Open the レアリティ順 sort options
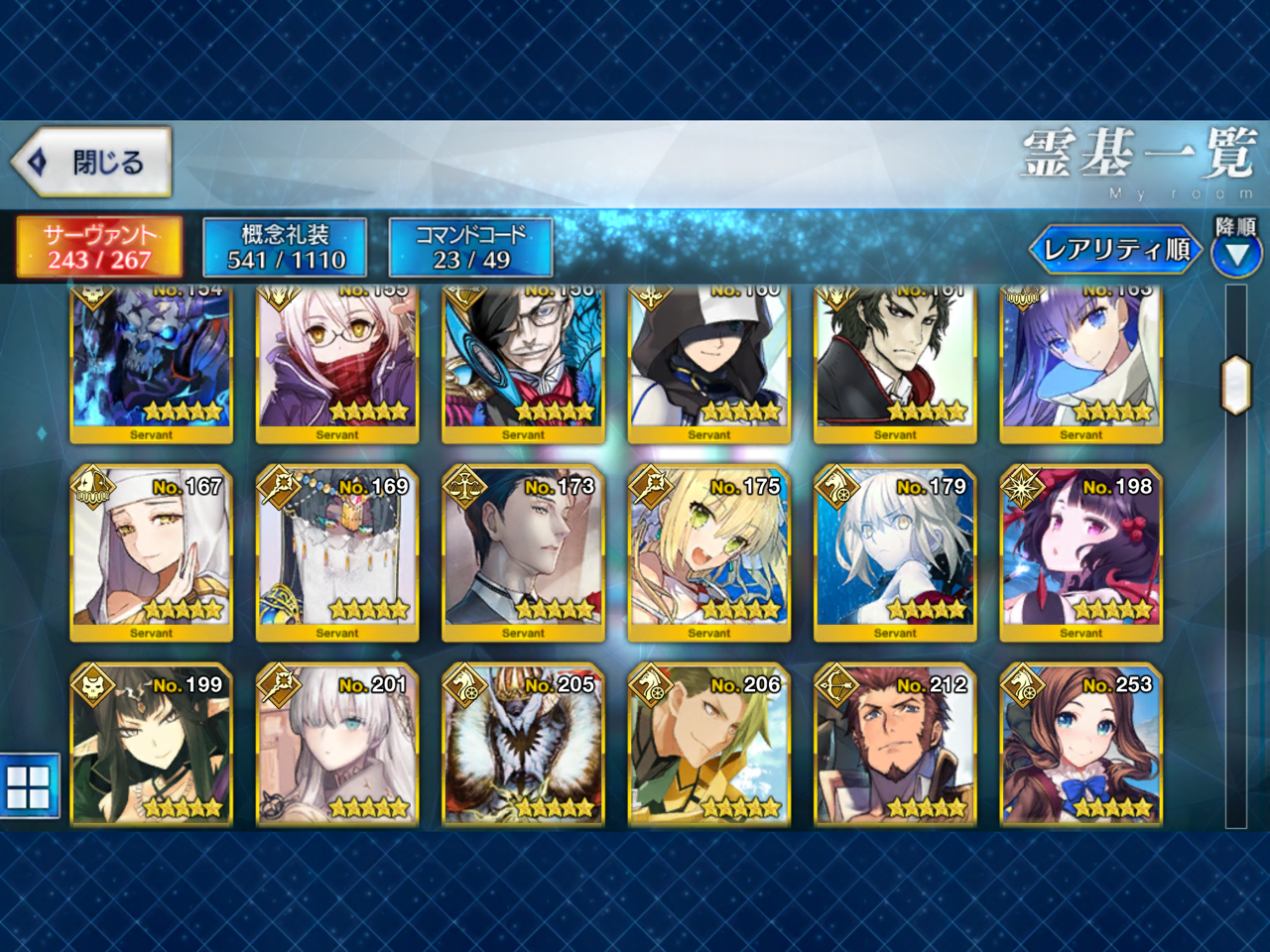 1115,250
